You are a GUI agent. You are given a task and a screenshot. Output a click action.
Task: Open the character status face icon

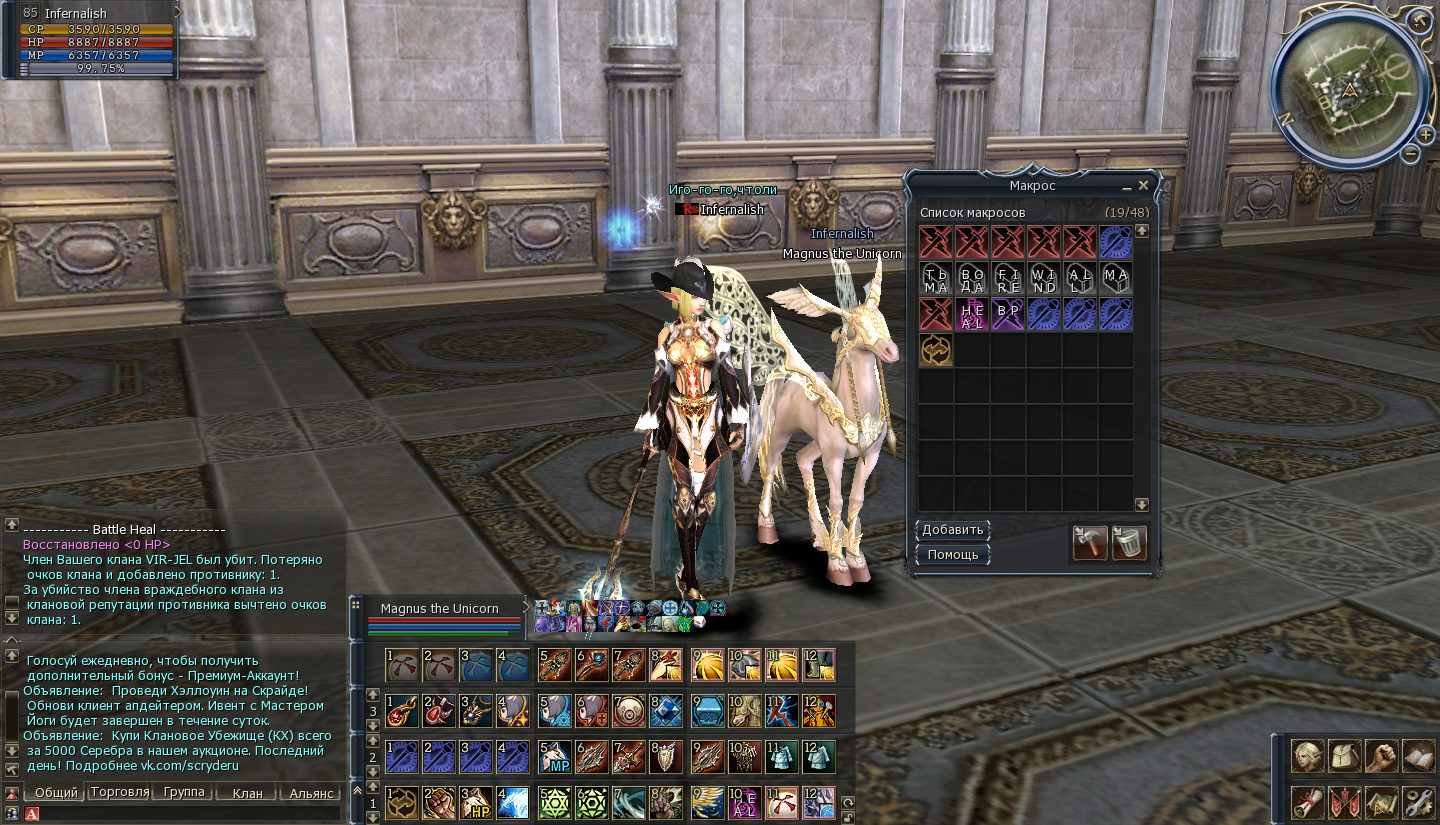[1306, 757]
